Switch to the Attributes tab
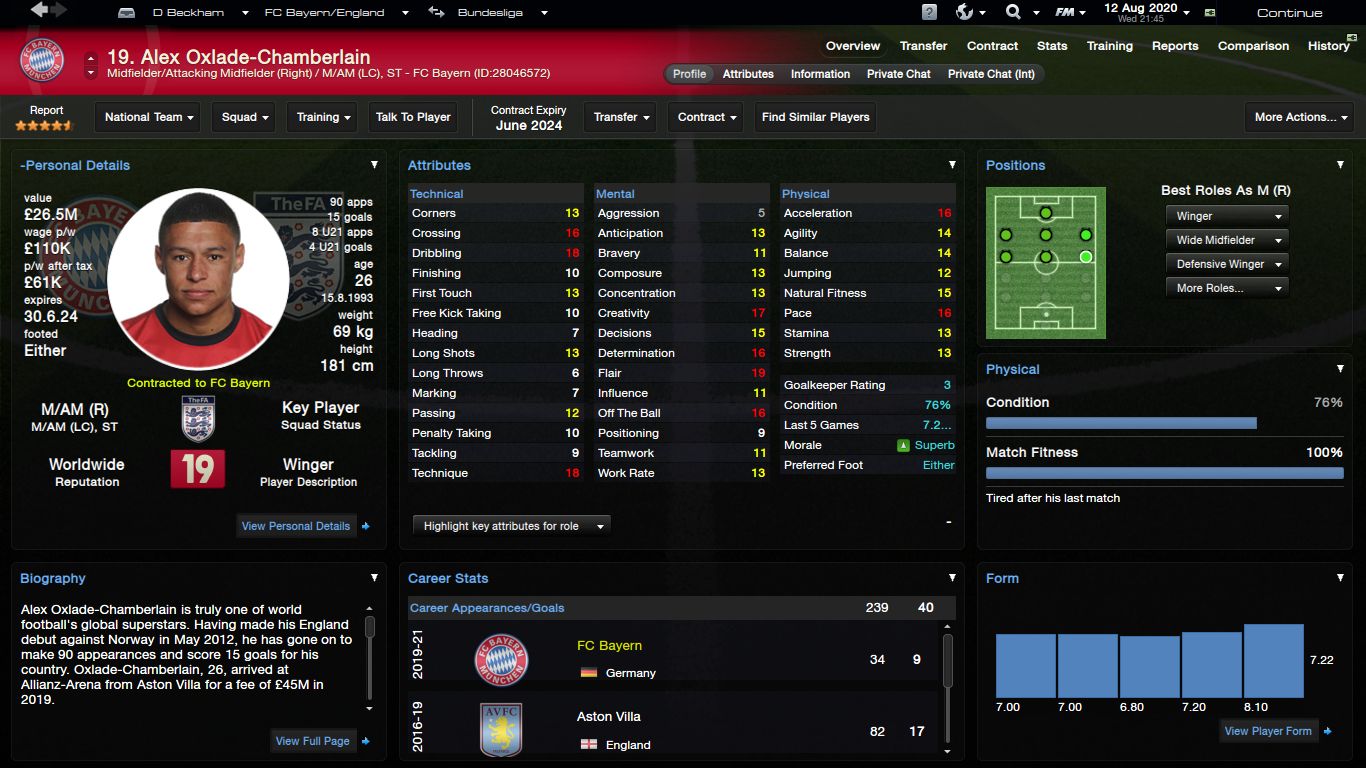This screenshot has height=768, width=1366. [748, 74]
